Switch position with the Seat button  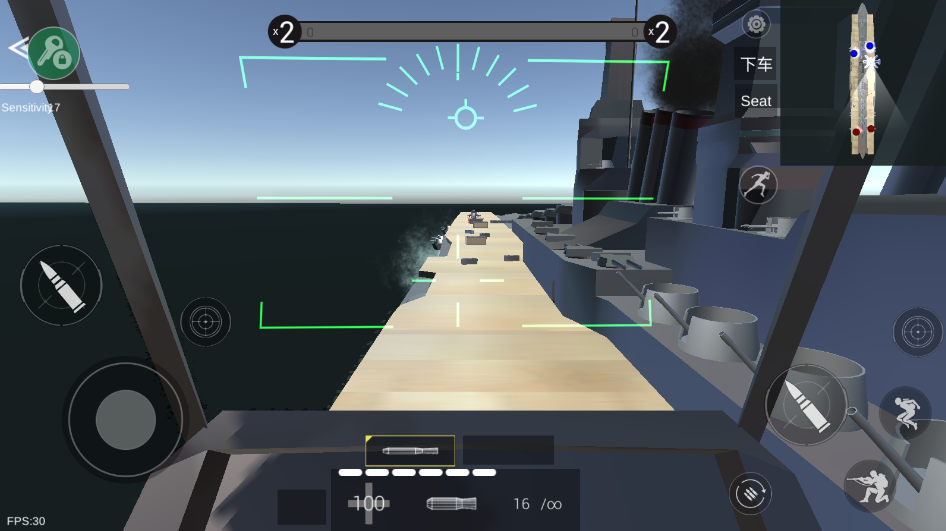756,101
